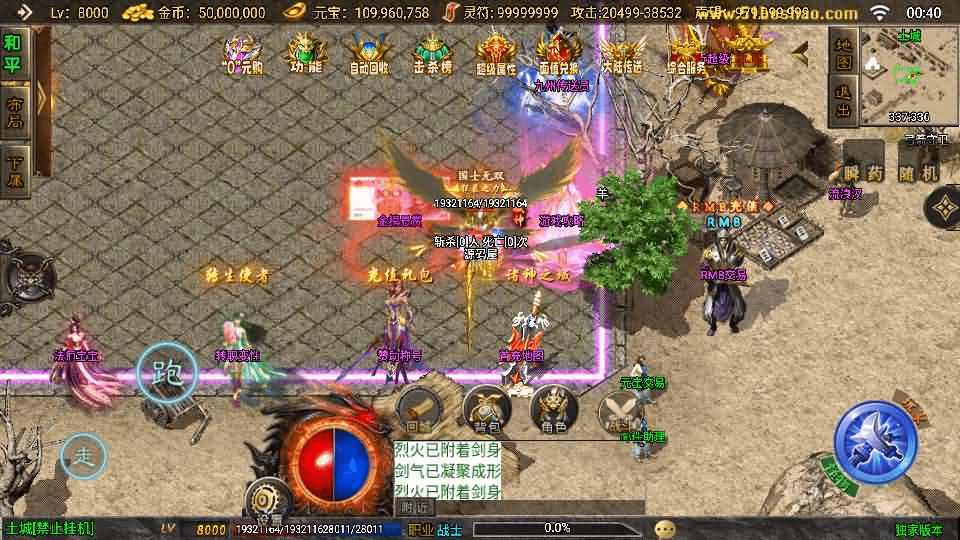This screenshot has height=540, width=960.
Task: Open the 背包 backpack
Action: point(486,411)
